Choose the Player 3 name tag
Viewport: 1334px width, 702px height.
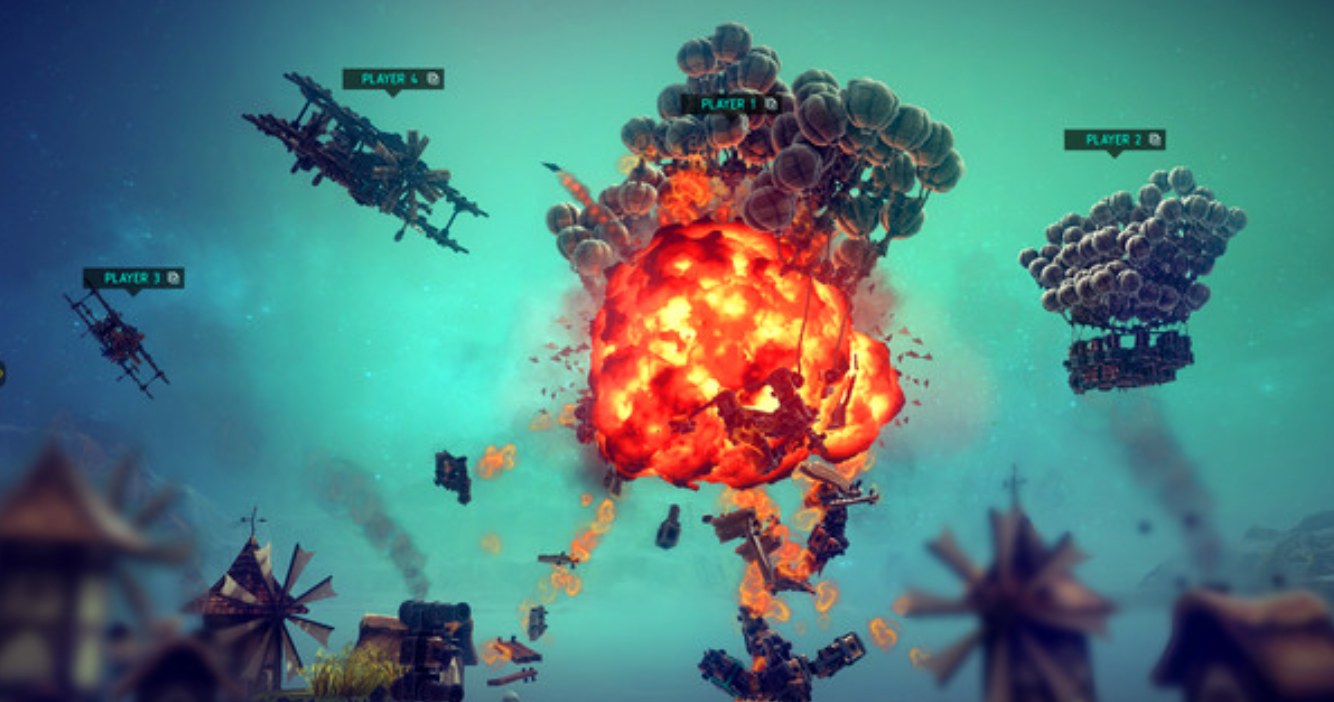point(133,278)
